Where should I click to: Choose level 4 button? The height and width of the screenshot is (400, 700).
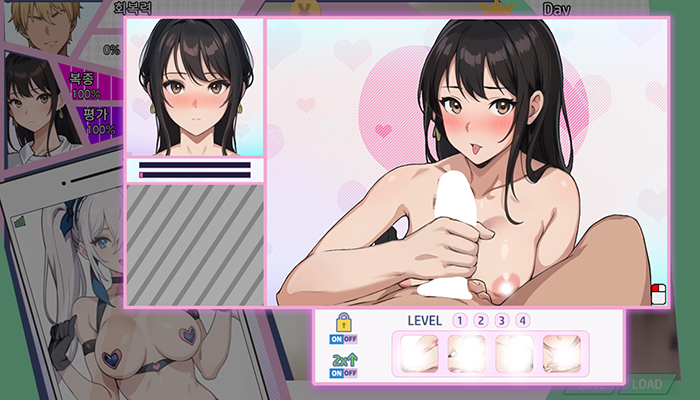pos(523,321)
